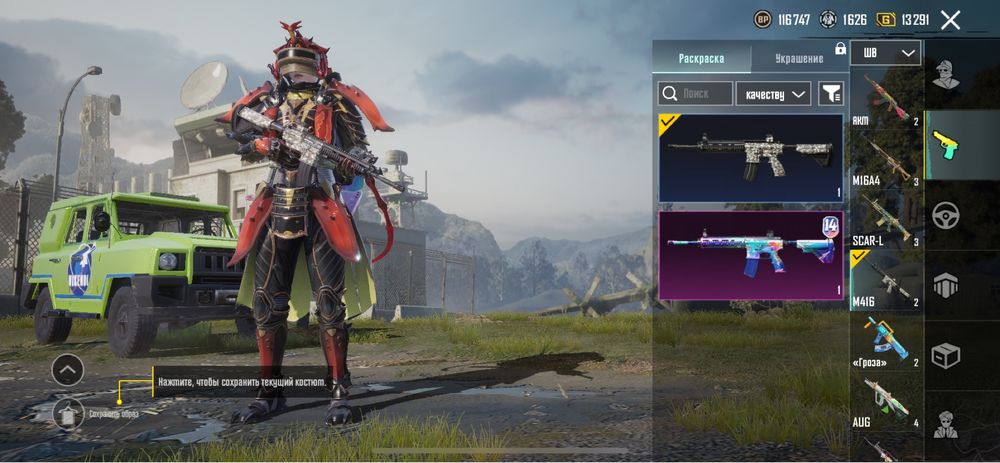Open the ШВ weapon type dropdown
The image size is (1000, 463).
[886, 53]
